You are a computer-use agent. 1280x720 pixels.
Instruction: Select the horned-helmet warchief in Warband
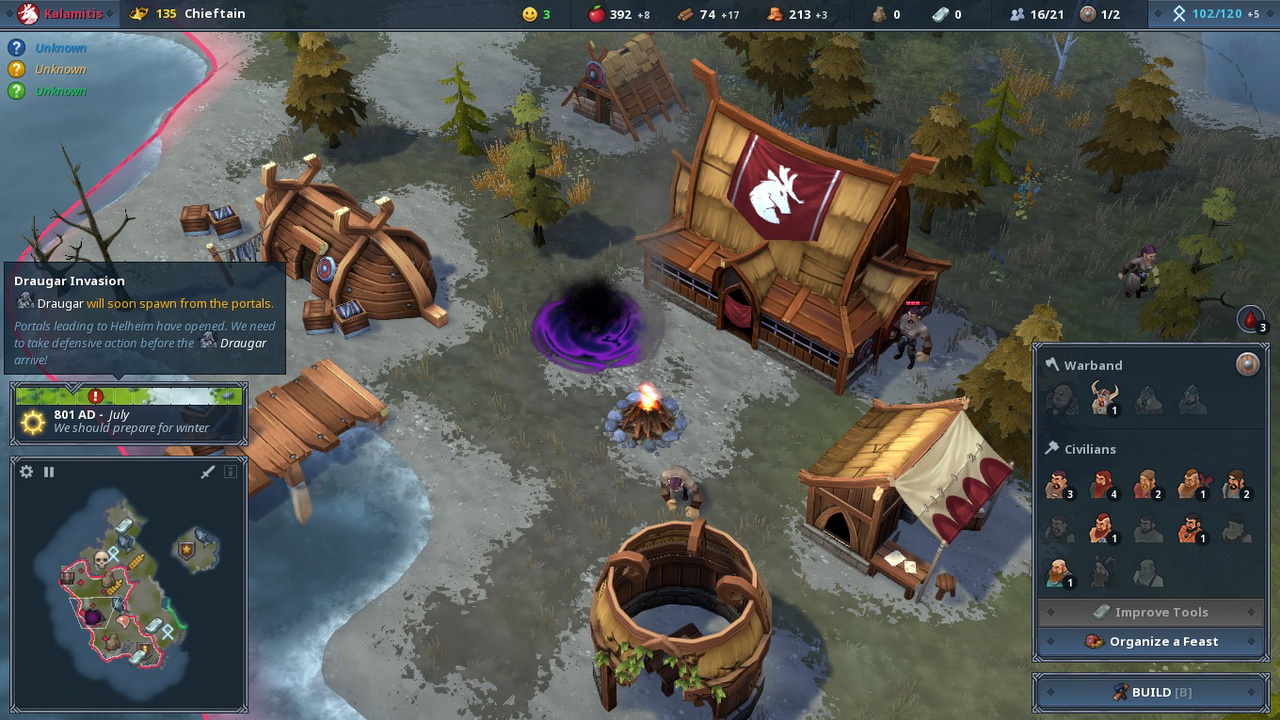tap(1104, 398)
